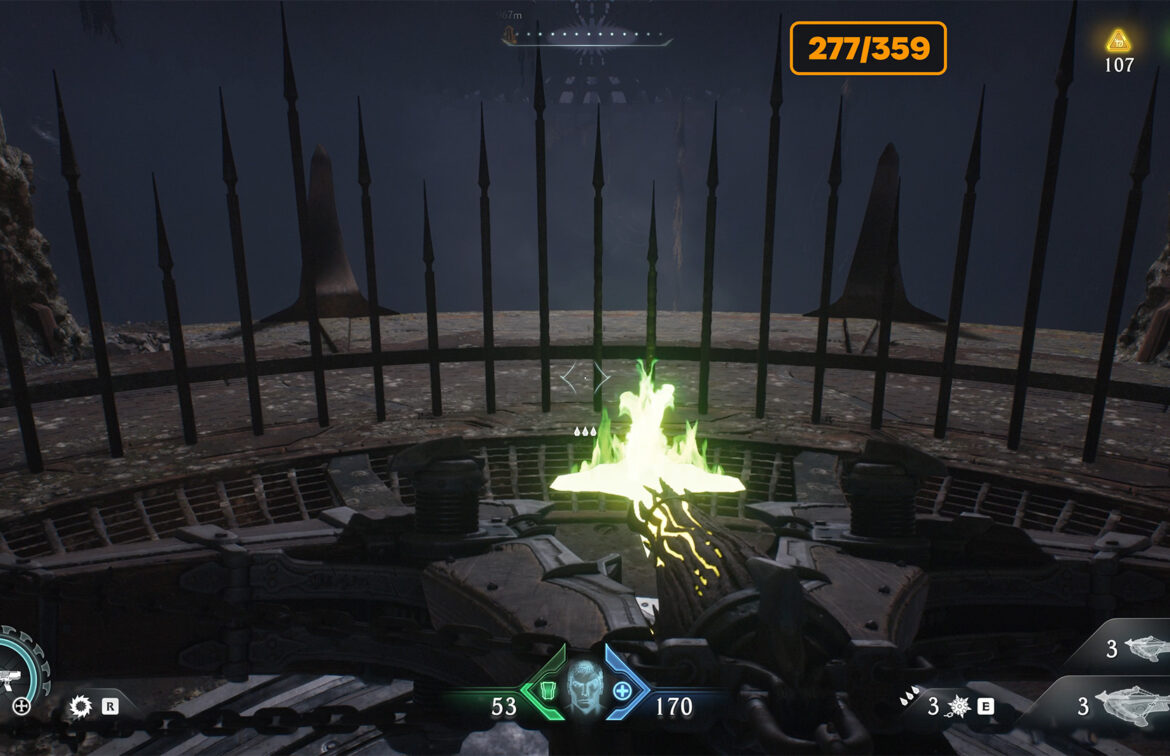Click the gold triangle currency icon
The height and width of the screenshot is (756, 1170).
(1118, 41)
